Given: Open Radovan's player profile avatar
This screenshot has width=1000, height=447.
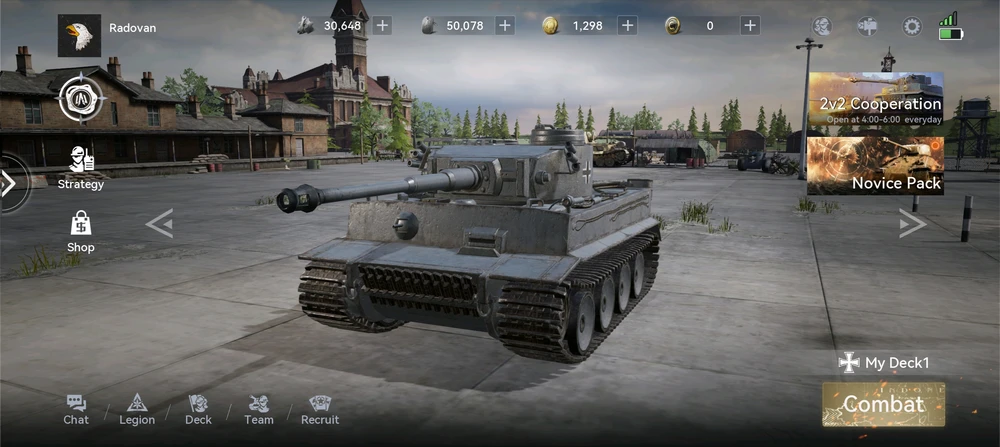Looking at the screenshot, I should tap(79, 35).
